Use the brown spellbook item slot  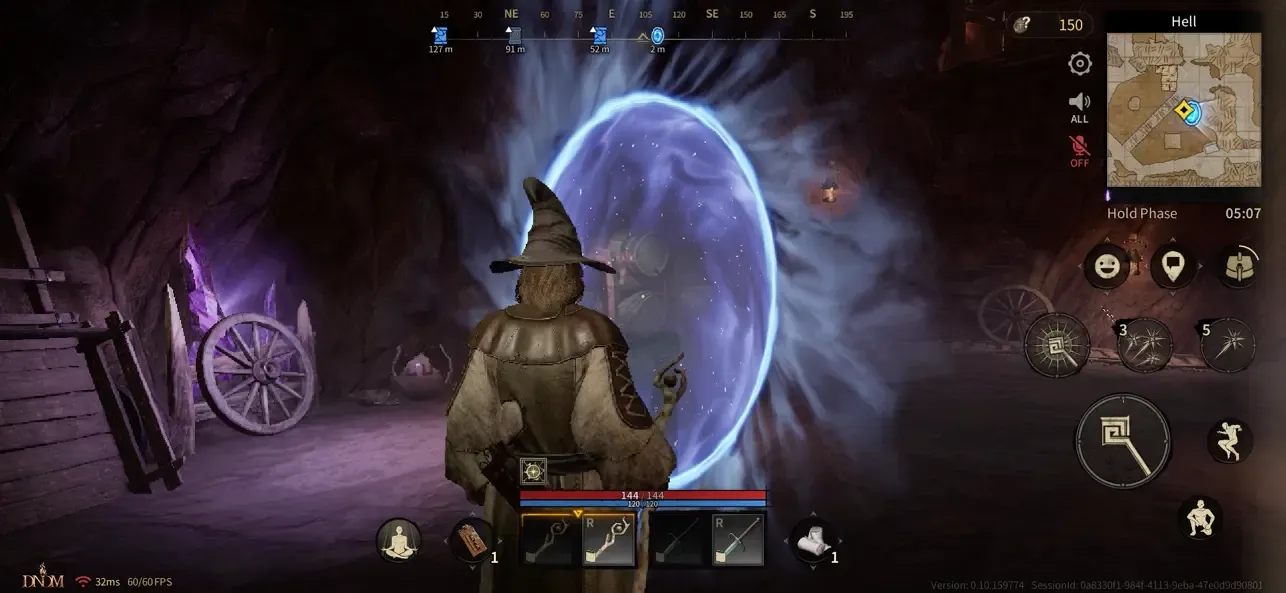click(x=472, y=541)
